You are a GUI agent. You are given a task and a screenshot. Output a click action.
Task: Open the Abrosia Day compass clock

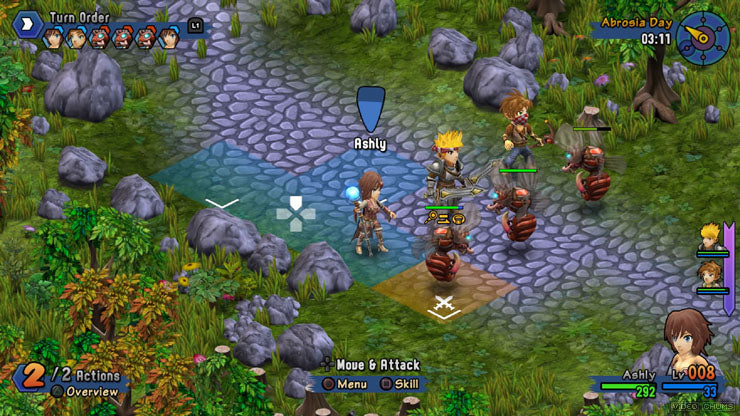click(x=702, y=36)
